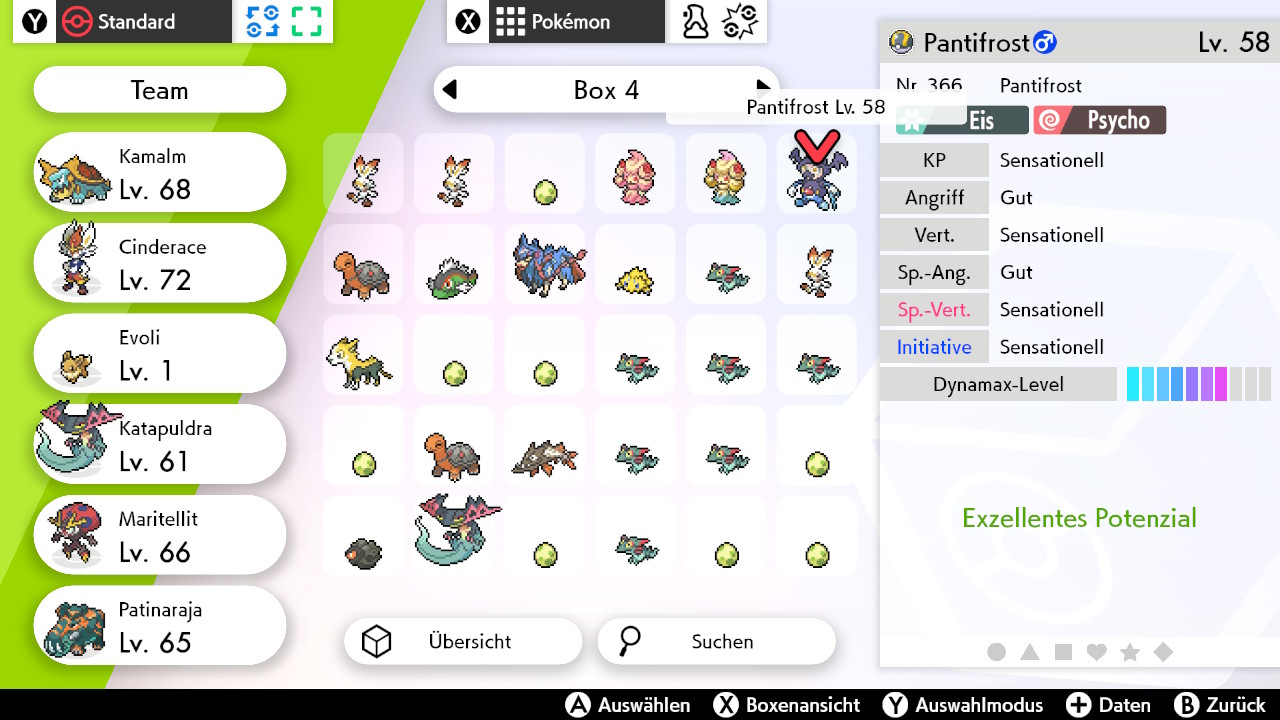Viewport: 1280px width, 720px height.
Task: Toggle the heart marking on Pantifrost
Action: pos(1097,652)
